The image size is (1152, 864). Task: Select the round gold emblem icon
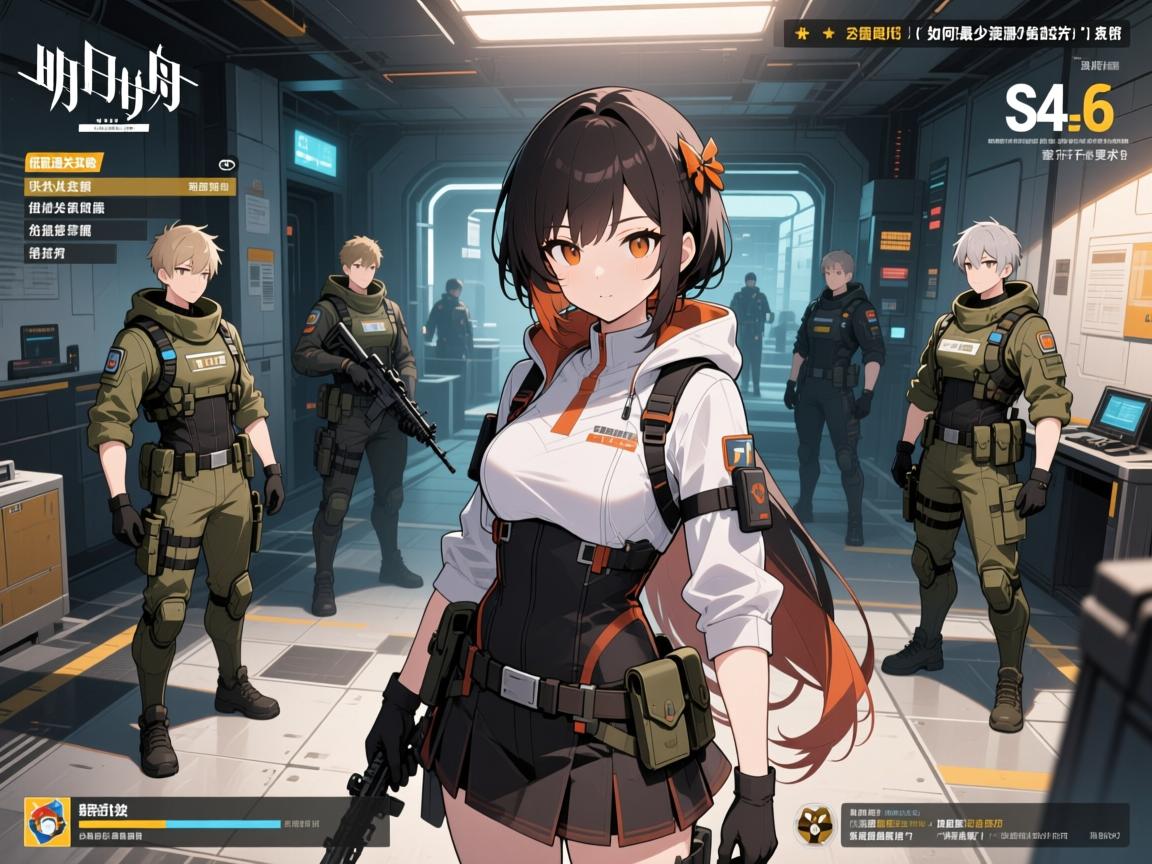pyautogui.click(x=813, y=825)
